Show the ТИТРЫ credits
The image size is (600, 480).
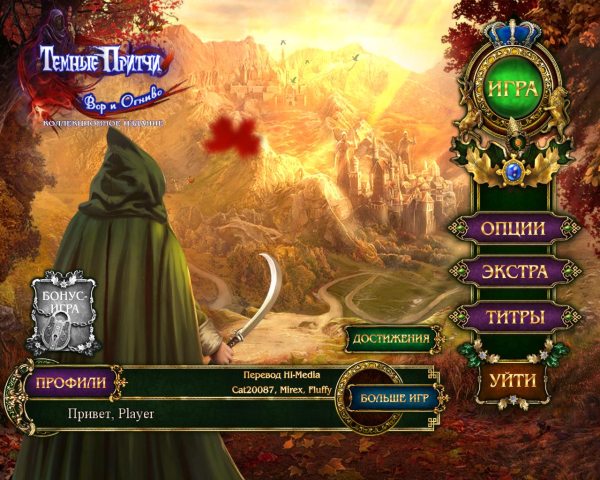tap(514, 318)
